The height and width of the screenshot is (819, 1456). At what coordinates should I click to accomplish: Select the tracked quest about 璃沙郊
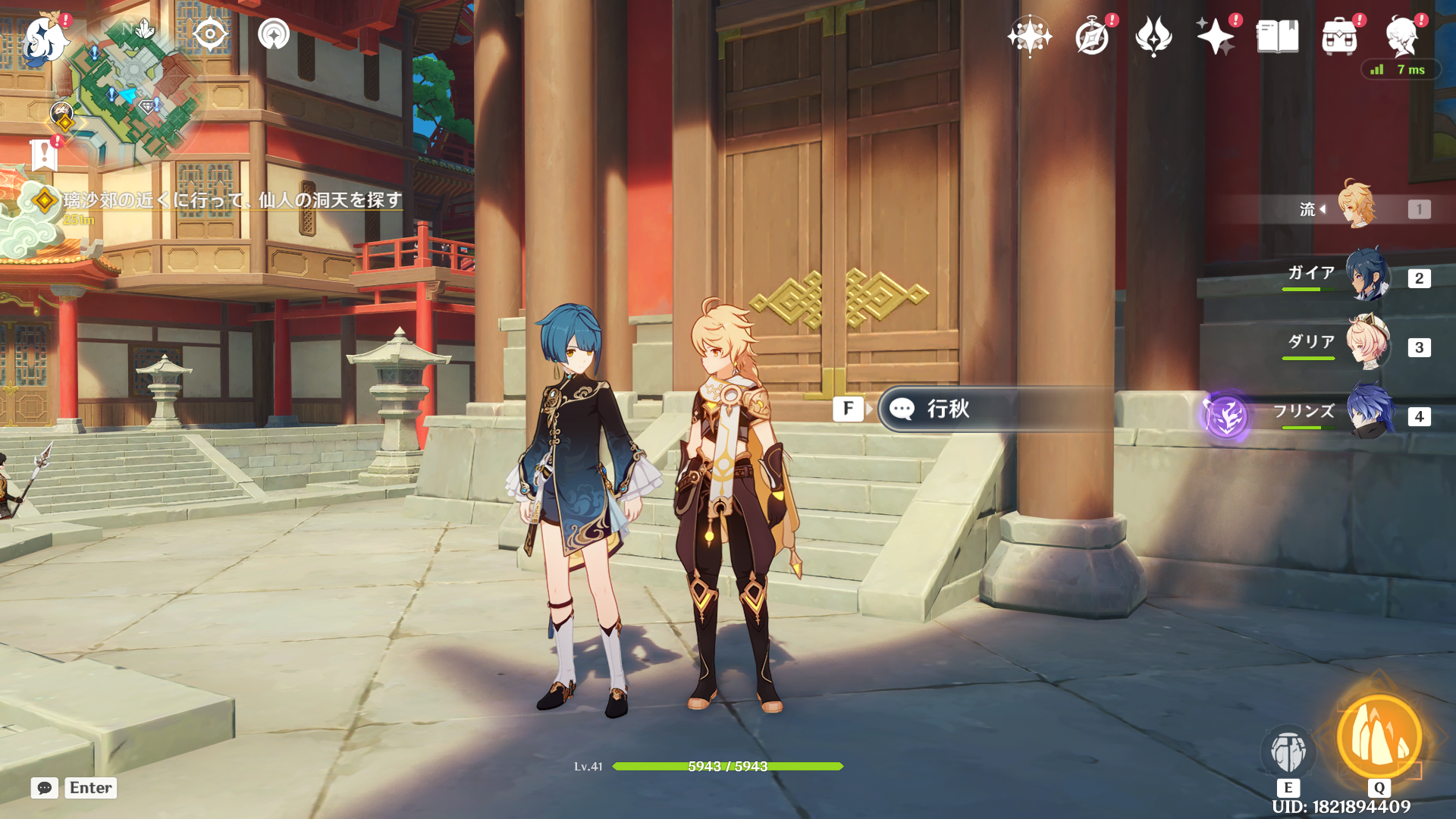click(231, 200)
